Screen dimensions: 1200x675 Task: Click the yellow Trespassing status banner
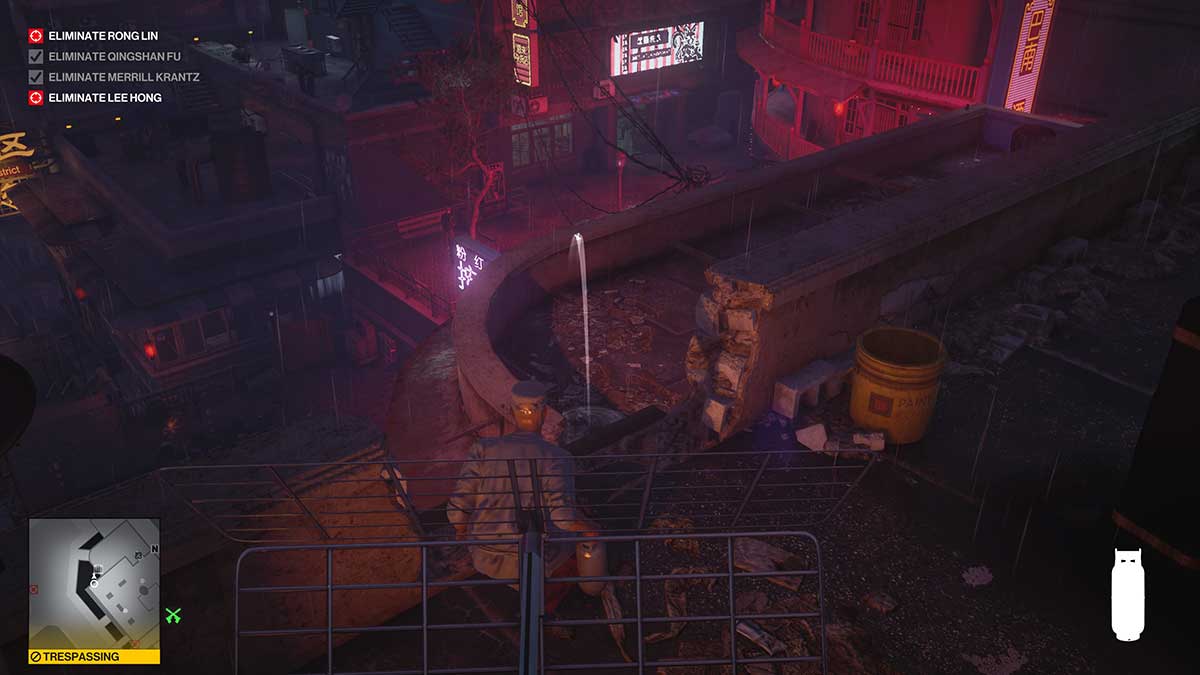point(94,657)
